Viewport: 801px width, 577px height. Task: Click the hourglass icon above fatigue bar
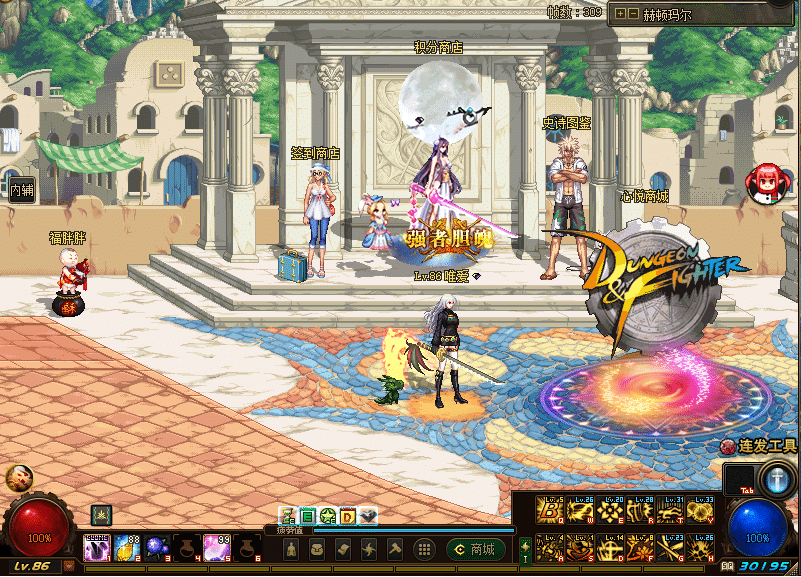coord(288,516)
